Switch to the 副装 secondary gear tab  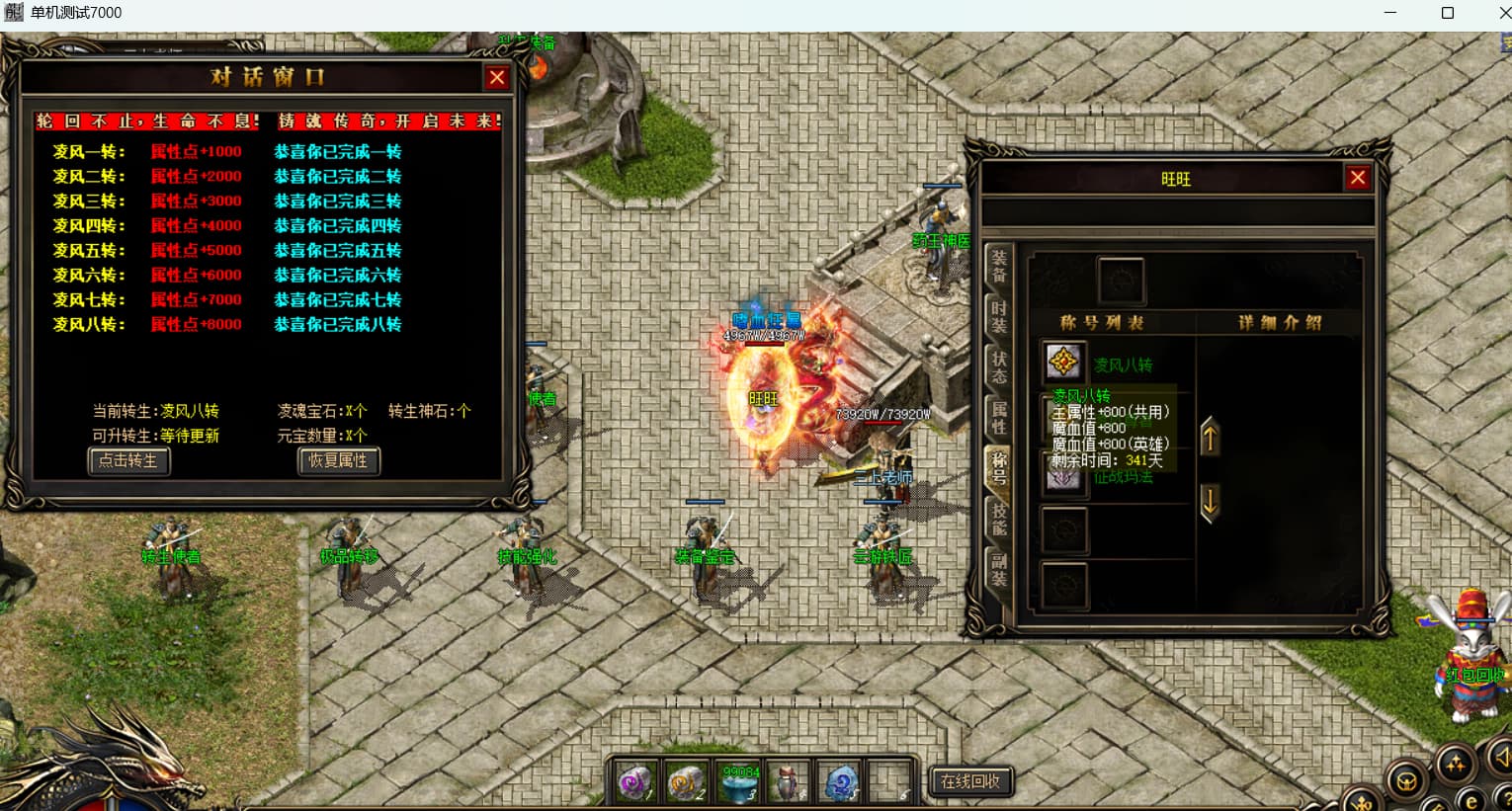click(999, 569)
